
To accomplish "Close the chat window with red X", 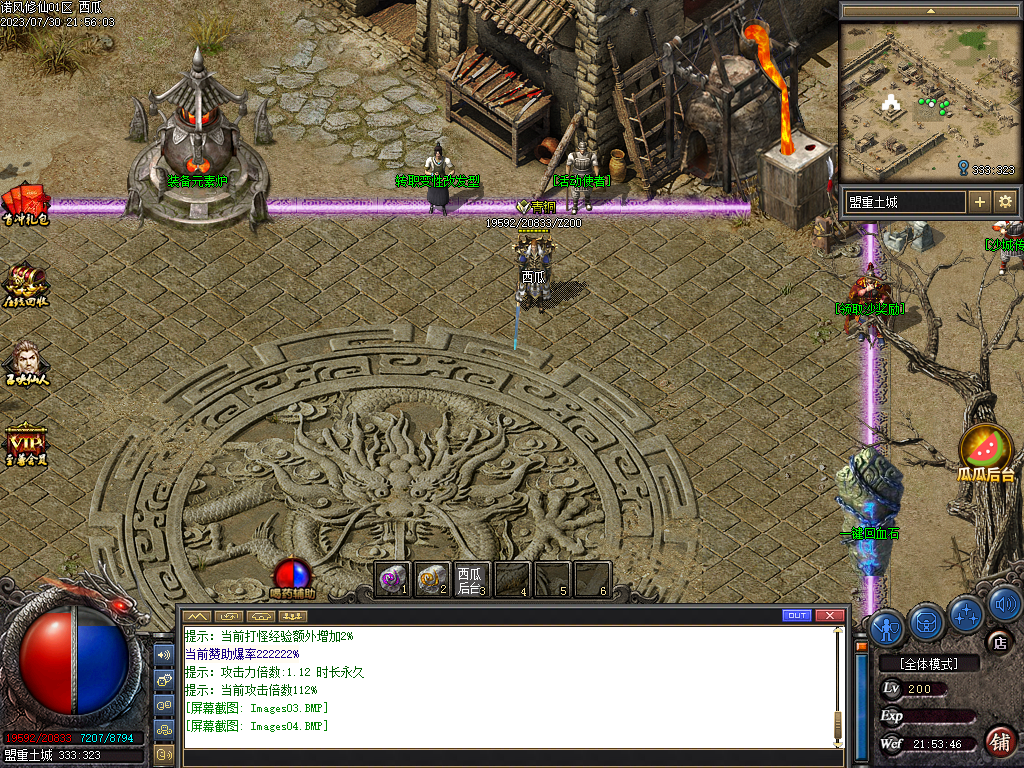I will coord(829,615).
